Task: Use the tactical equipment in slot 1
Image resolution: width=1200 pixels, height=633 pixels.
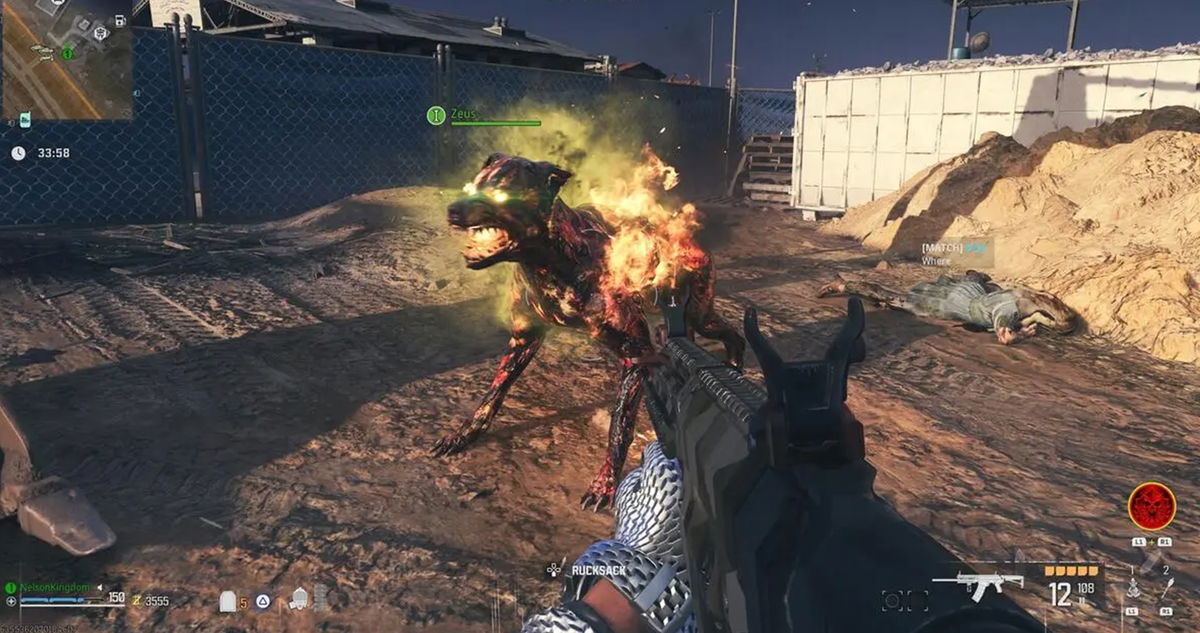Action: point(1133,590)
